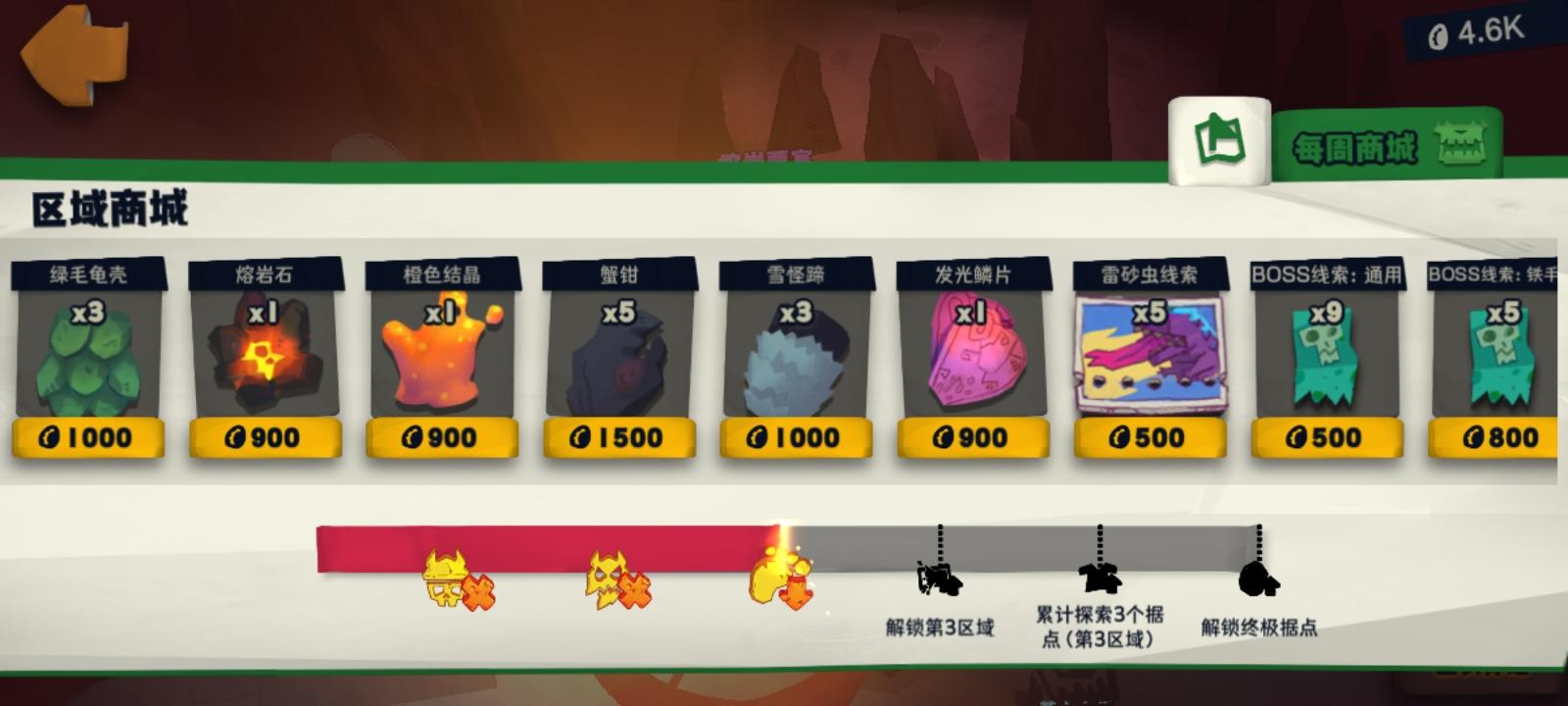Screen dimensions: 1568x706
Task: Click the 橙色结晶 orange crystal icon
Action: click(x=440, y=358)
